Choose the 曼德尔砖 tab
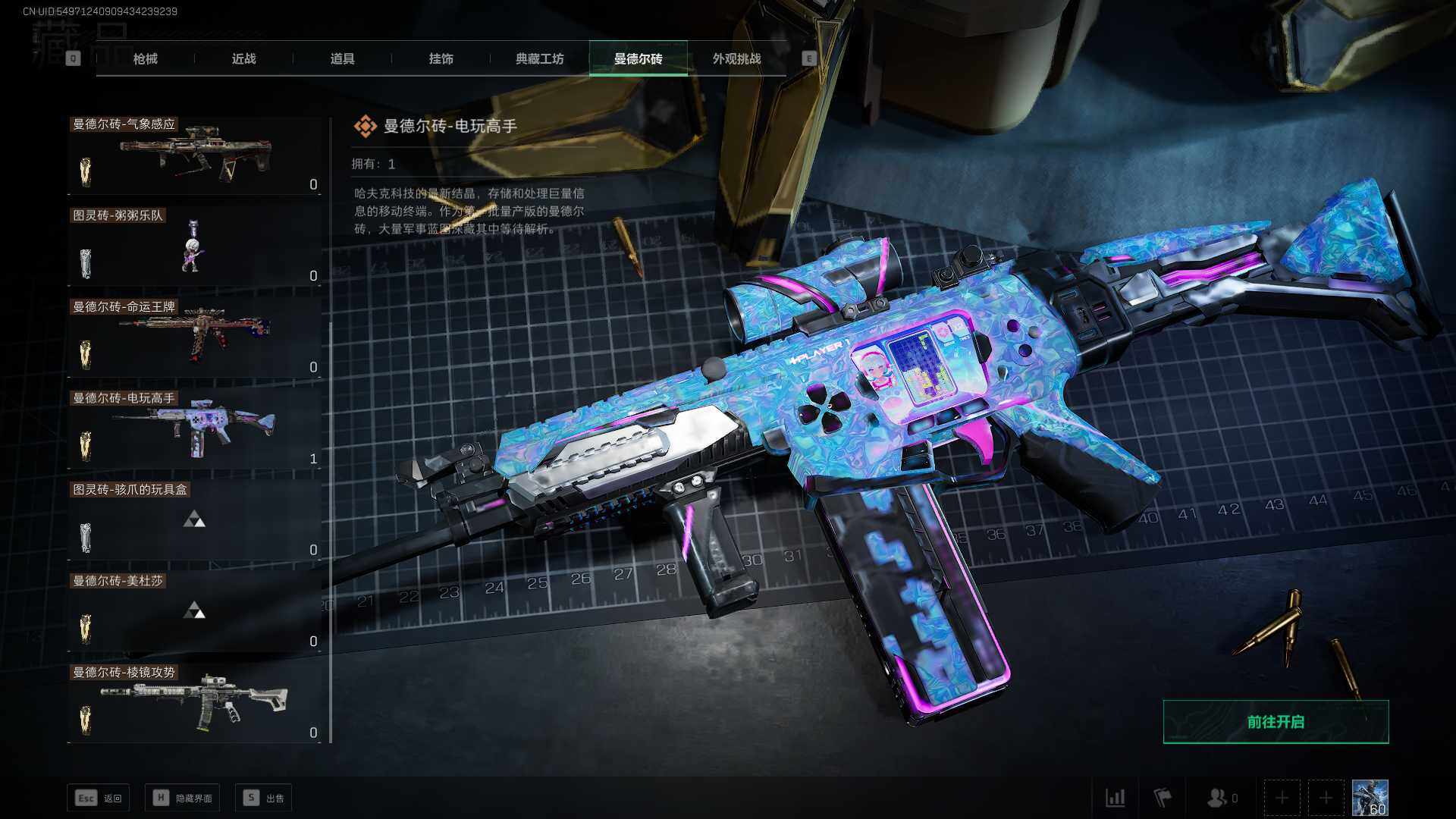 click(x=638, y=58)
